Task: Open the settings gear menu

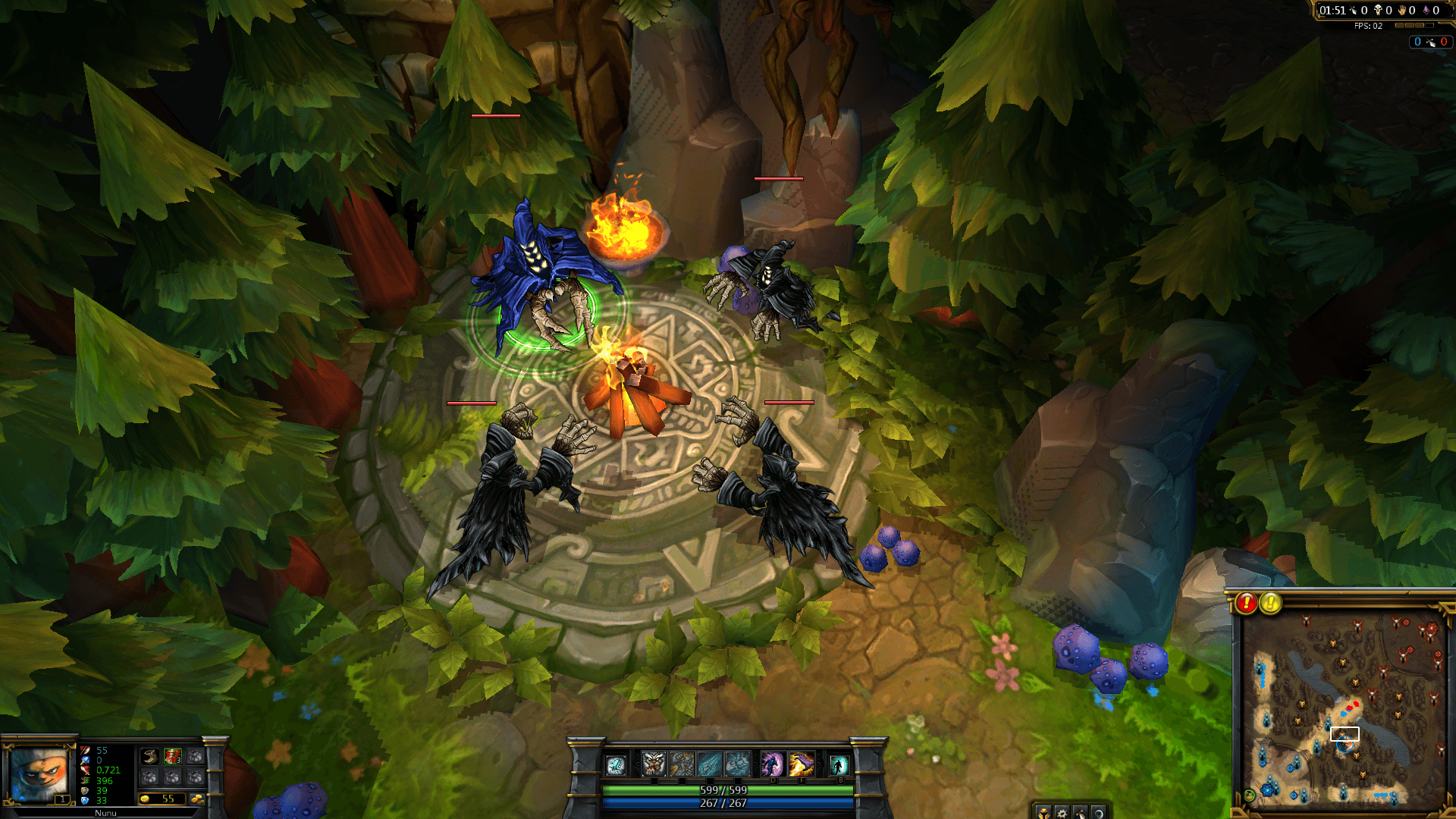Action: [x=1062, y=812]
